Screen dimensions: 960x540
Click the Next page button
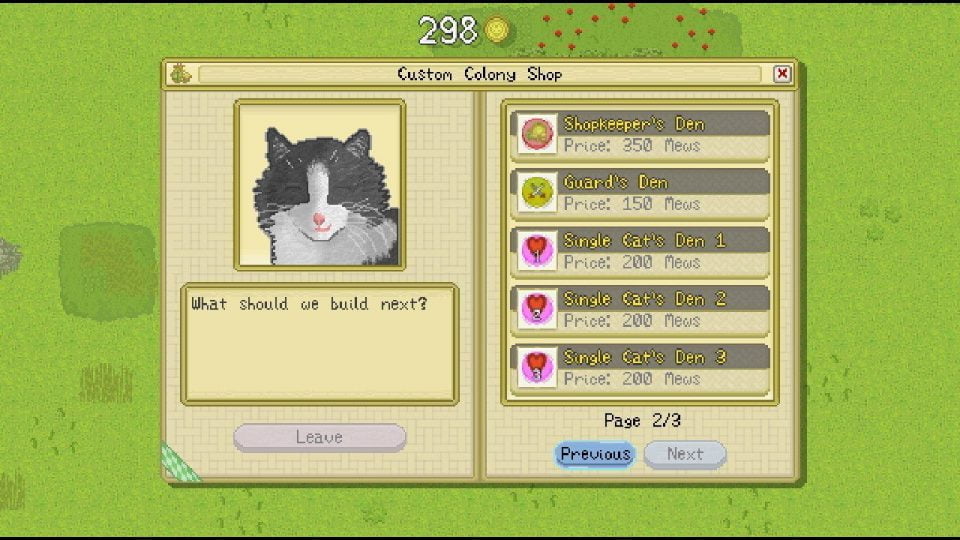(x=685, y=454)
